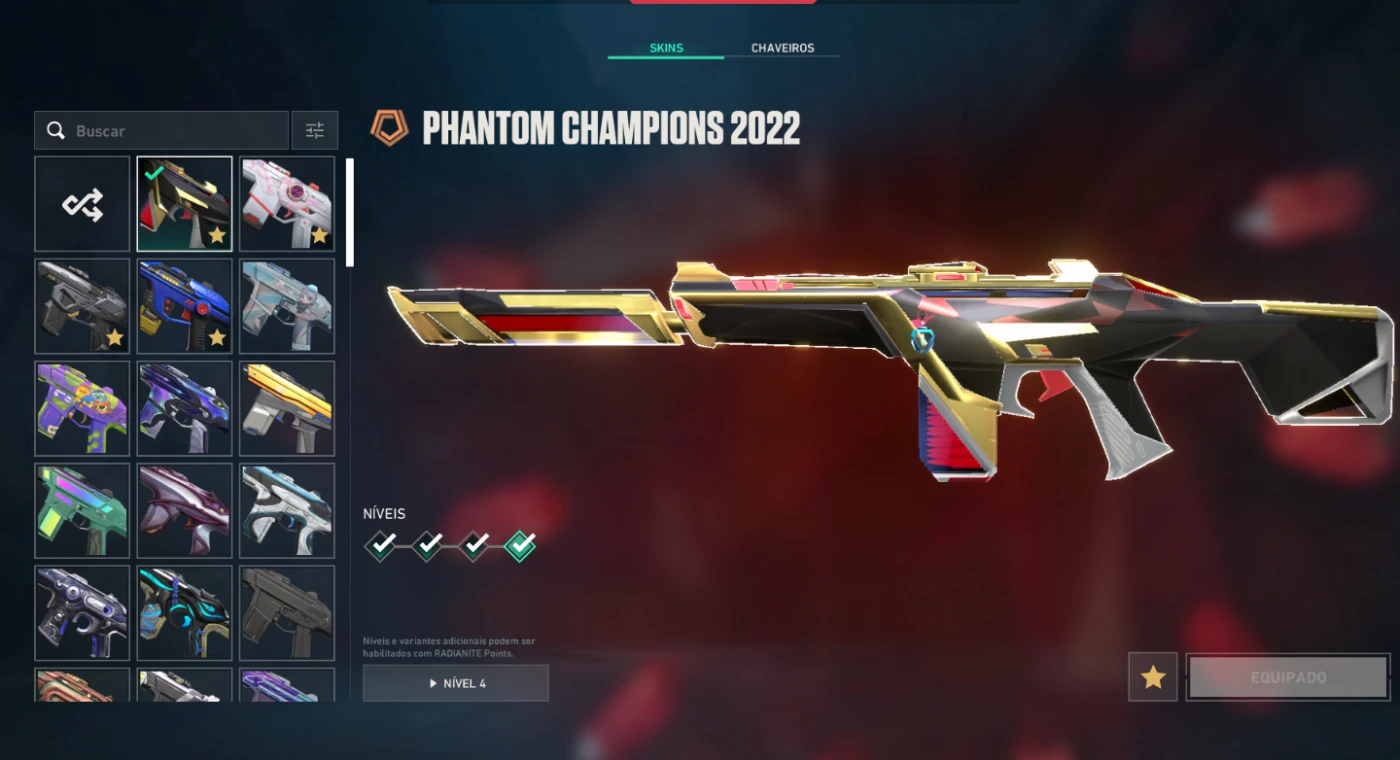Select the yellow-topped gray Phantom skin
This screenshot has width=1400, height=760.
point(287,408)
